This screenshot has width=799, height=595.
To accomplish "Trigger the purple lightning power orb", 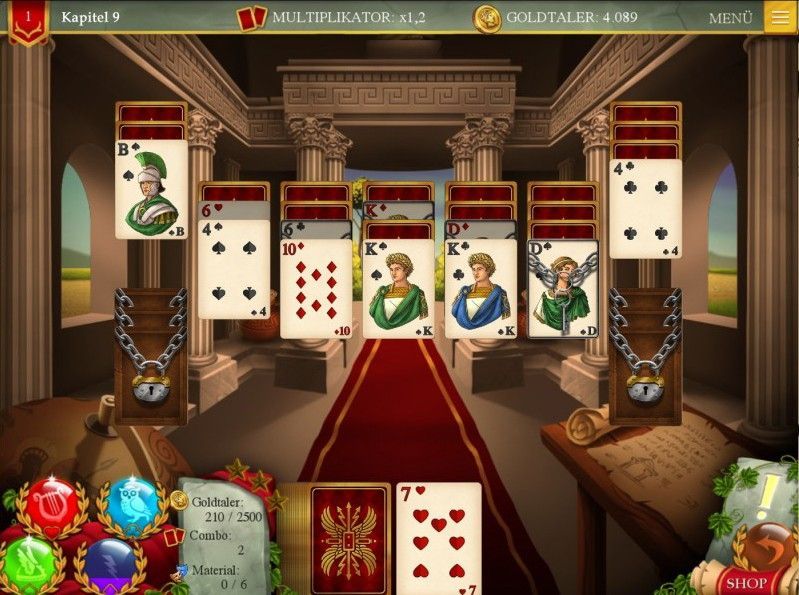I will [108, 565].
